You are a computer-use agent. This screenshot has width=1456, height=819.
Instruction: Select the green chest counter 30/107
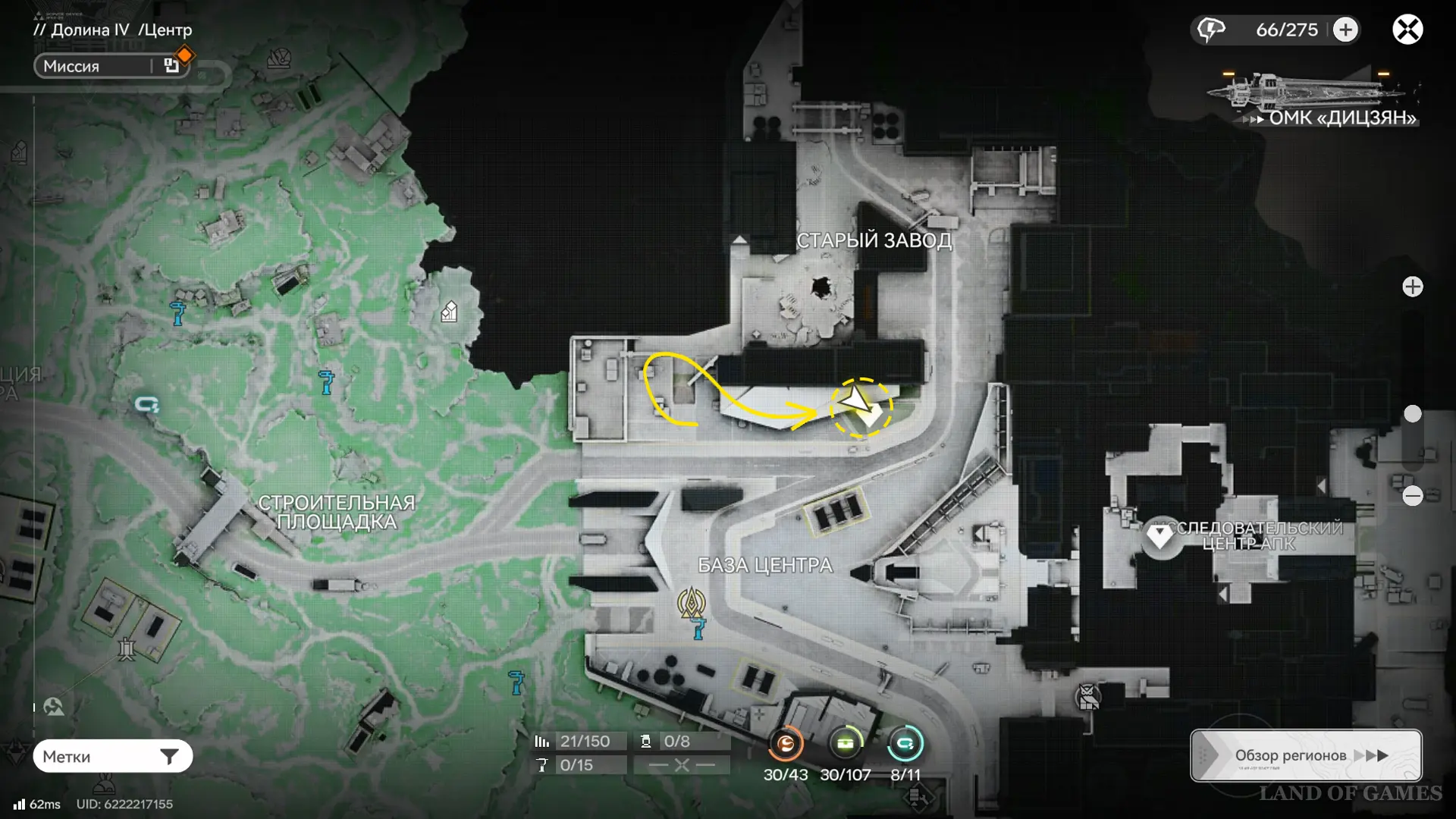click(x=845, y=744)
